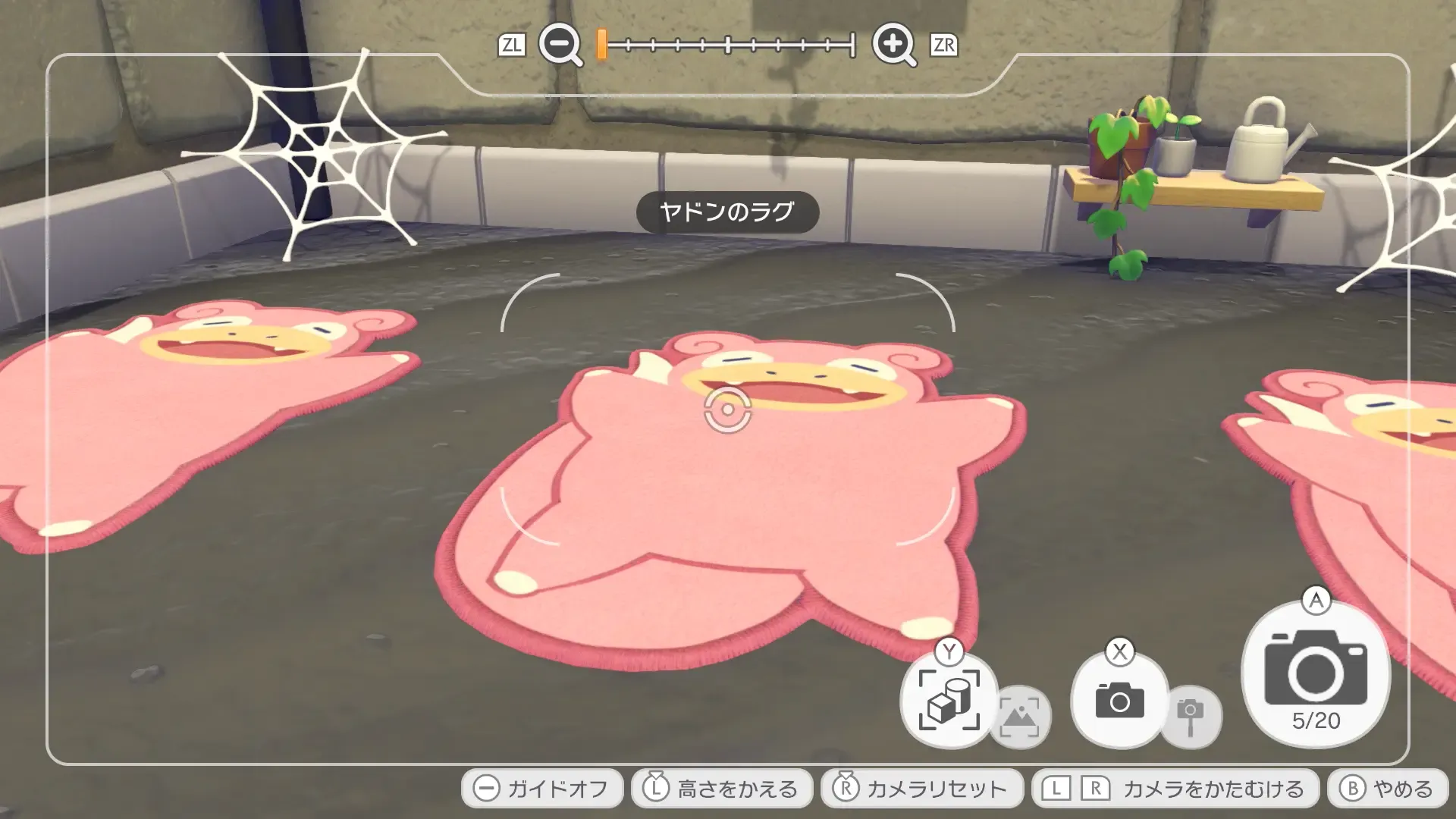
Task: Click the ZR button prompt icon
Action: coord(943,45)
